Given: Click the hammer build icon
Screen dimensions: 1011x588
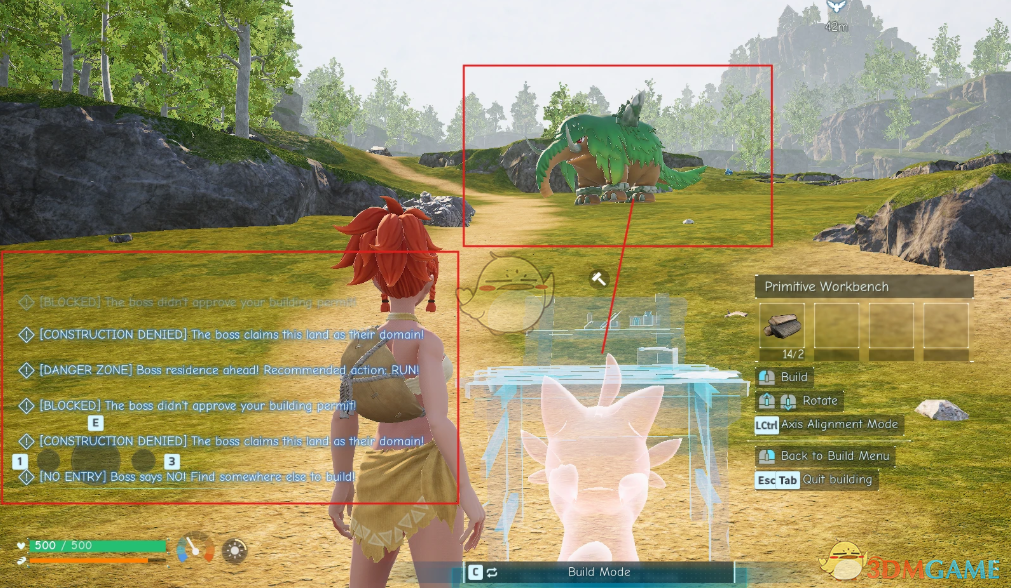Looking at the screenshot, I should click(x=599, y=279).
